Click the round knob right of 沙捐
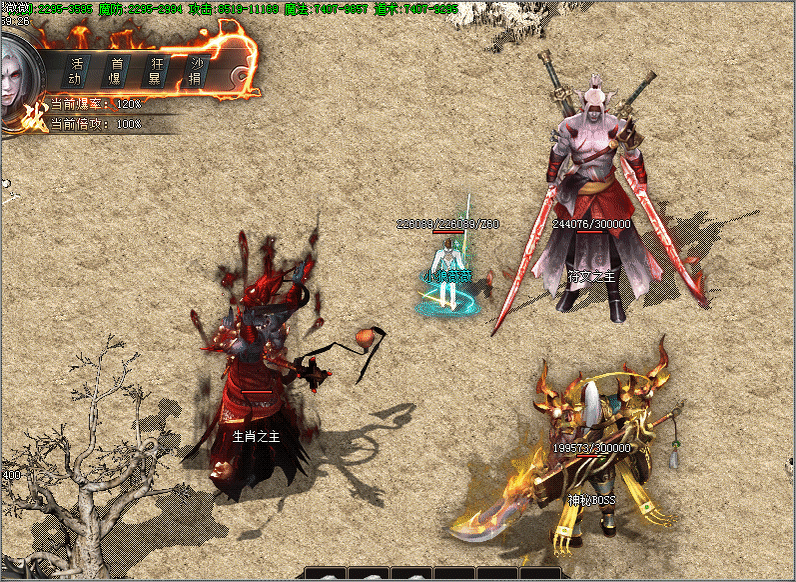This screenshot has height=582, width=796. pyautogui.click(x=236, y=75)
